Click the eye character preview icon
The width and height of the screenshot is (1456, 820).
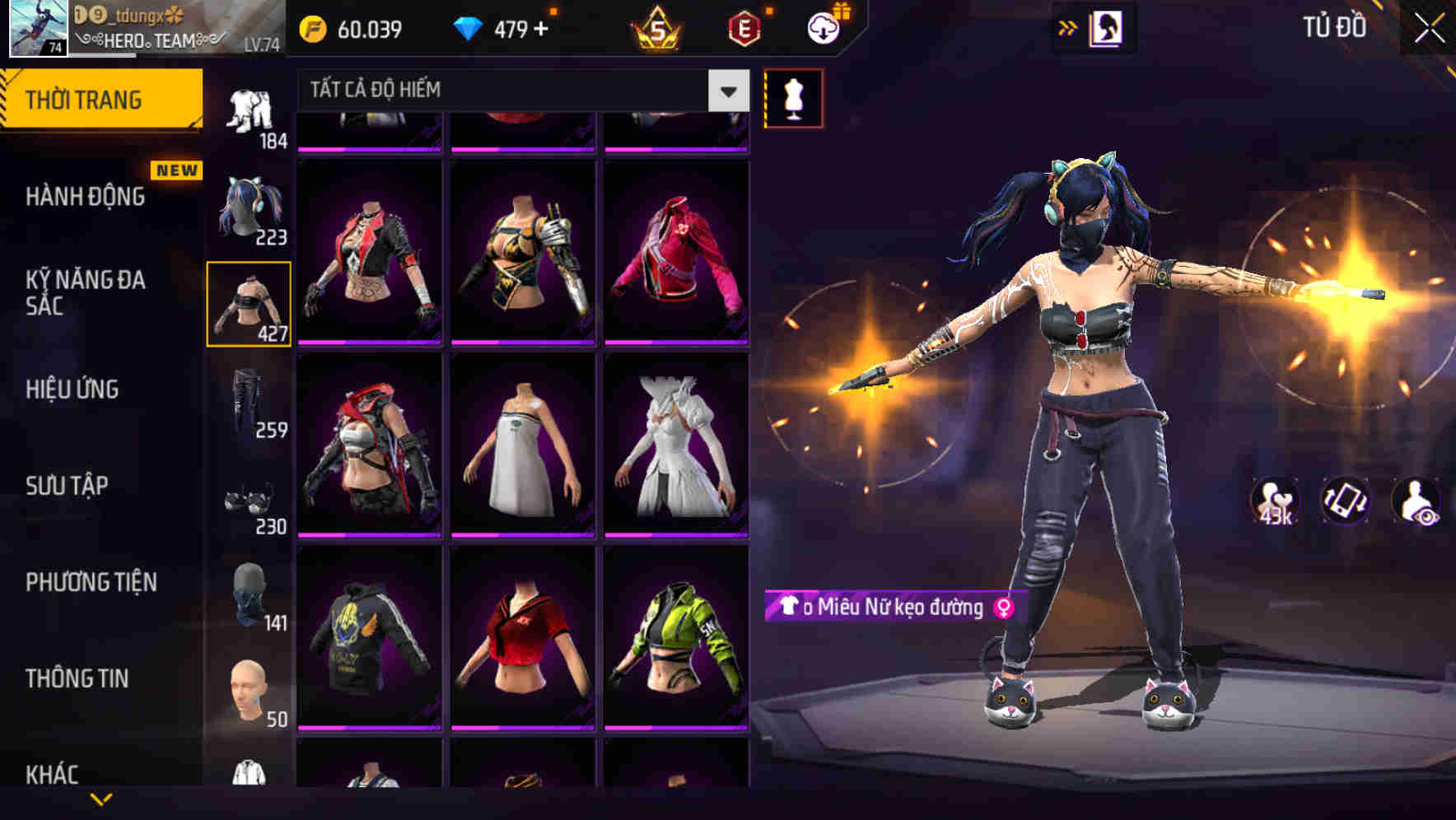[1414, 501]
